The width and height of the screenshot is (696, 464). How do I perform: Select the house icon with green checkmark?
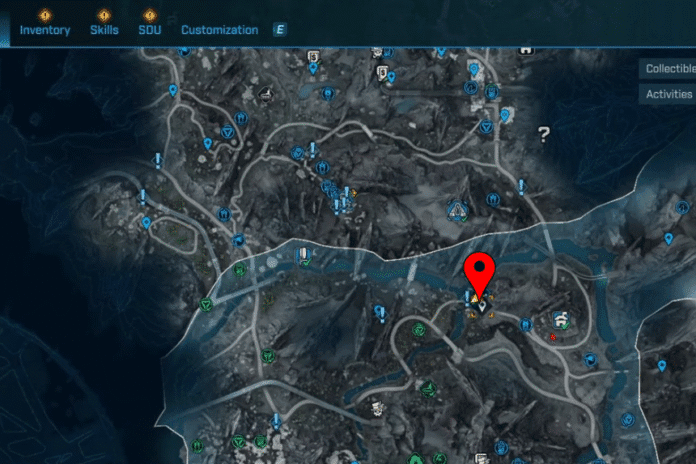[563, 320]
